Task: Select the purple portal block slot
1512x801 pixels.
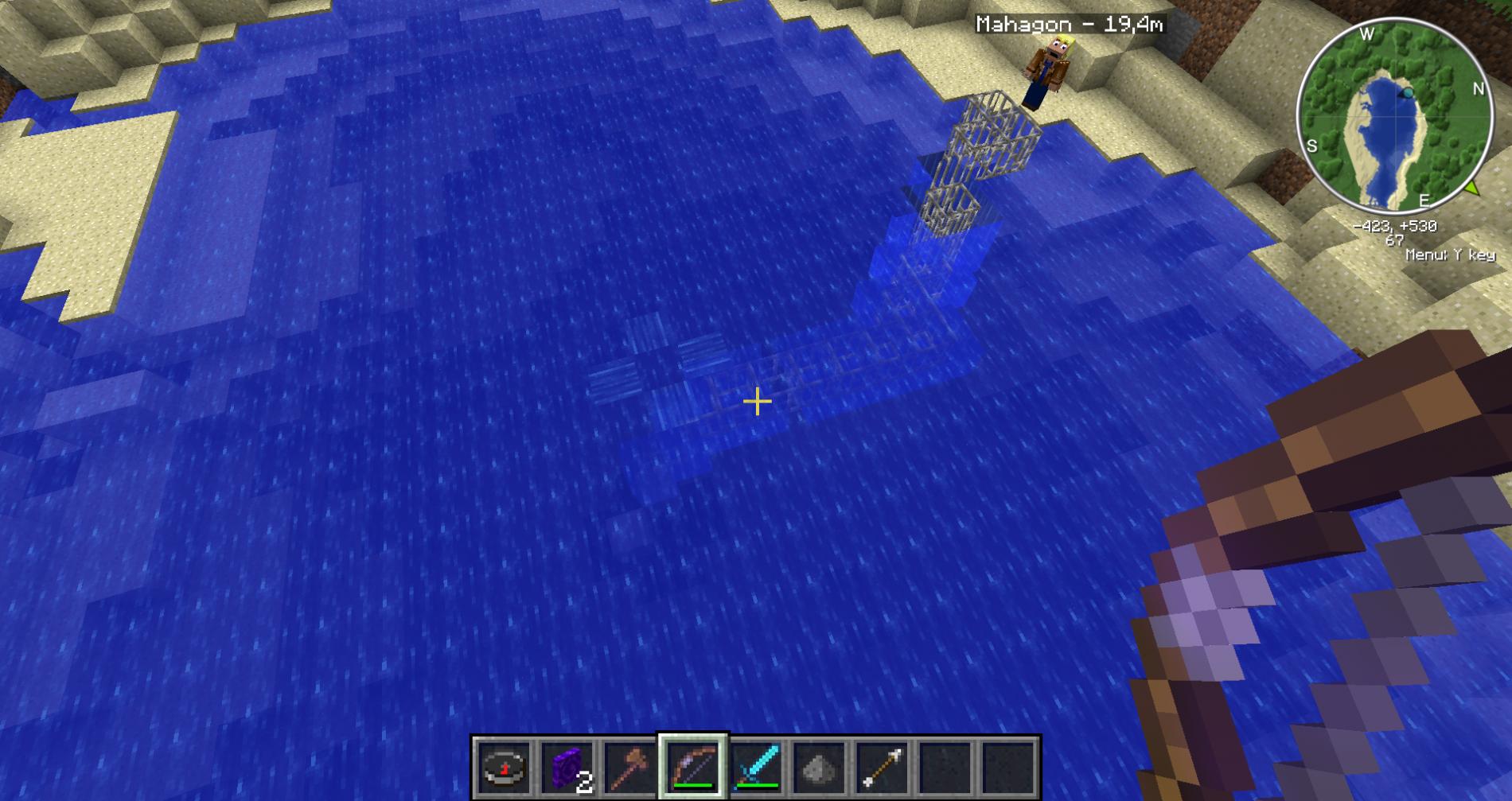Action: [x=566, y=768]
